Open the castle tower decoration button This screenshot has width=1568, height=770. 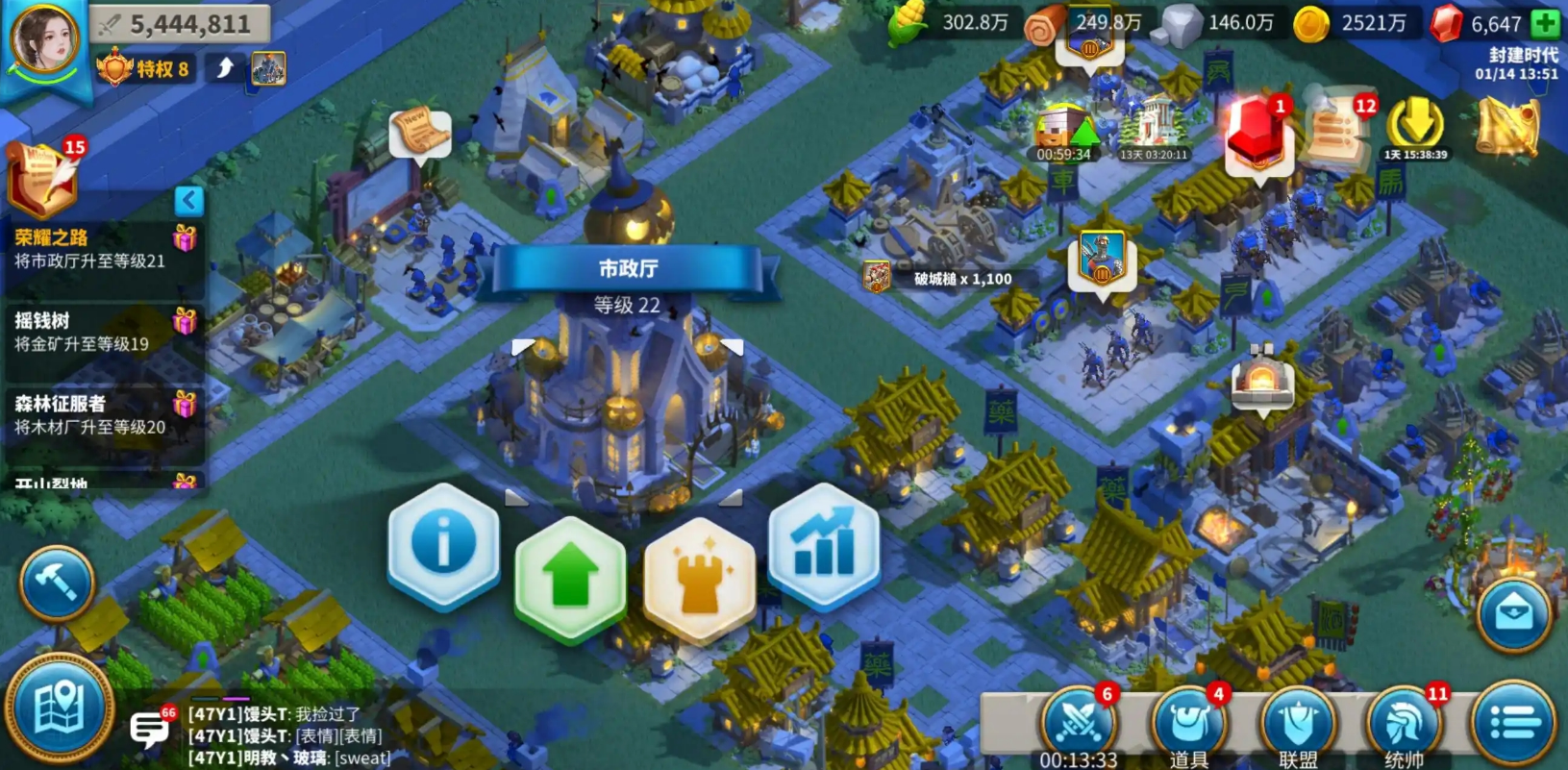click(699, 578)
